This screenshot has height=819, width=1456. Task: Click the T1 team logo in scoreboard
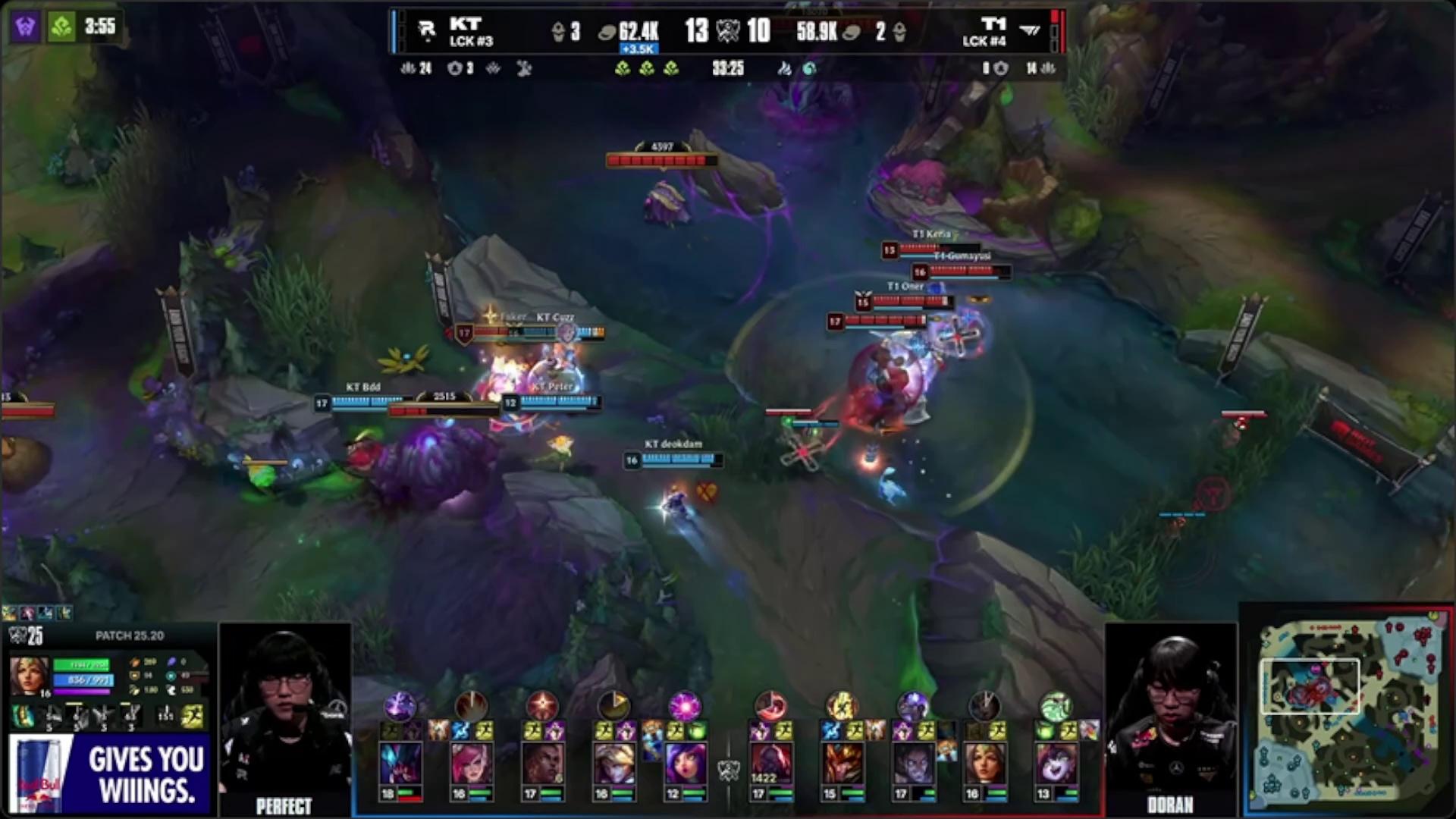1029,30
